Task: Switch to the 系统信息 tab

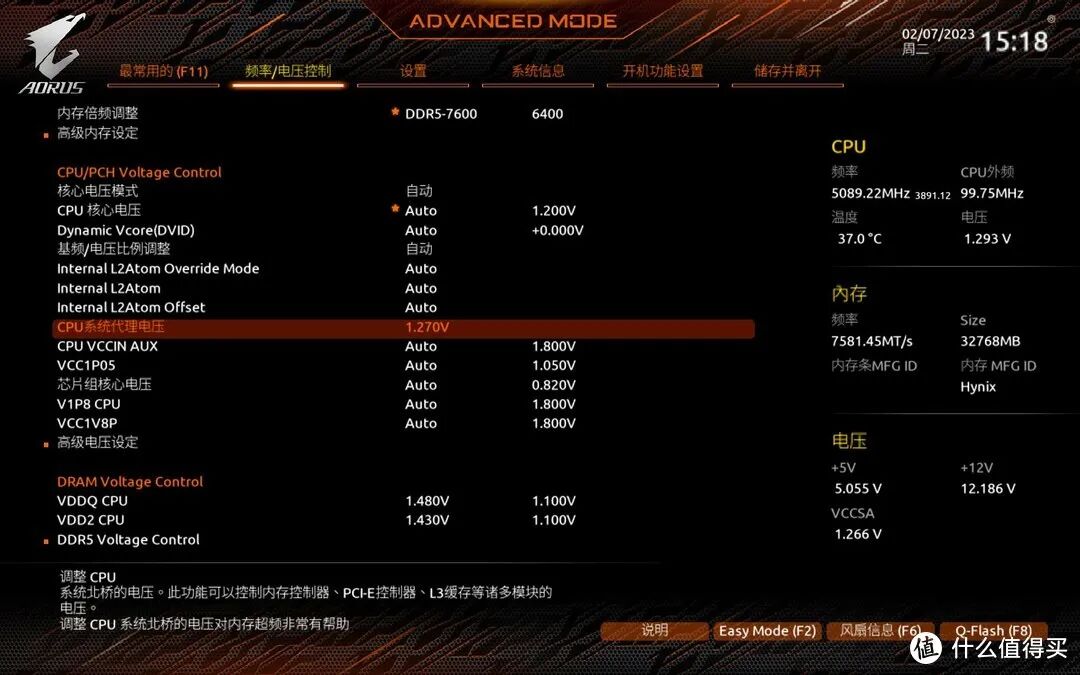Action: pos(538,71)
